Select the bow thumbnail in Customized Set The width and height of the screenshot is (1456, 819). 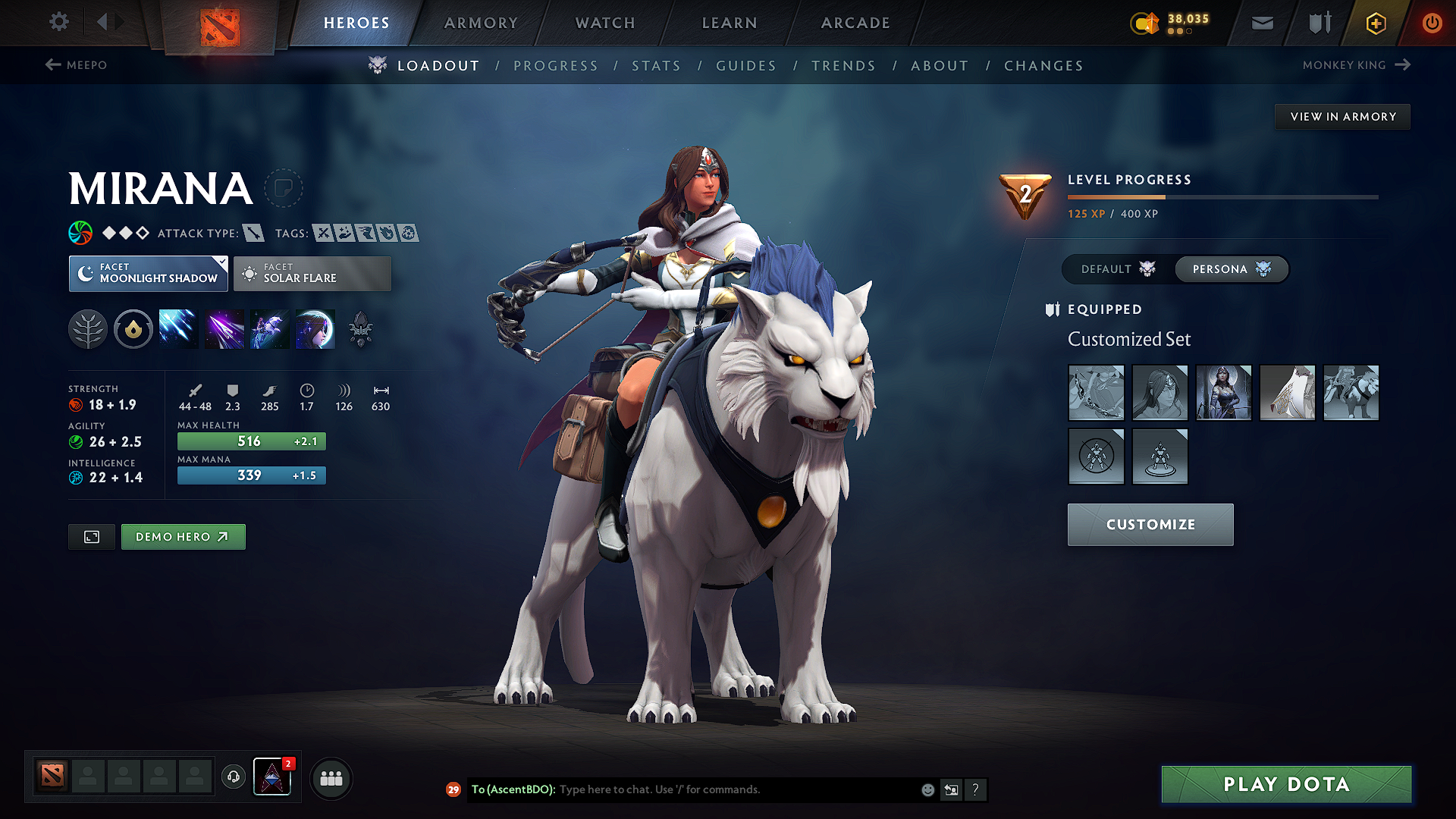pyautogui.click(x=1096, y=393)
